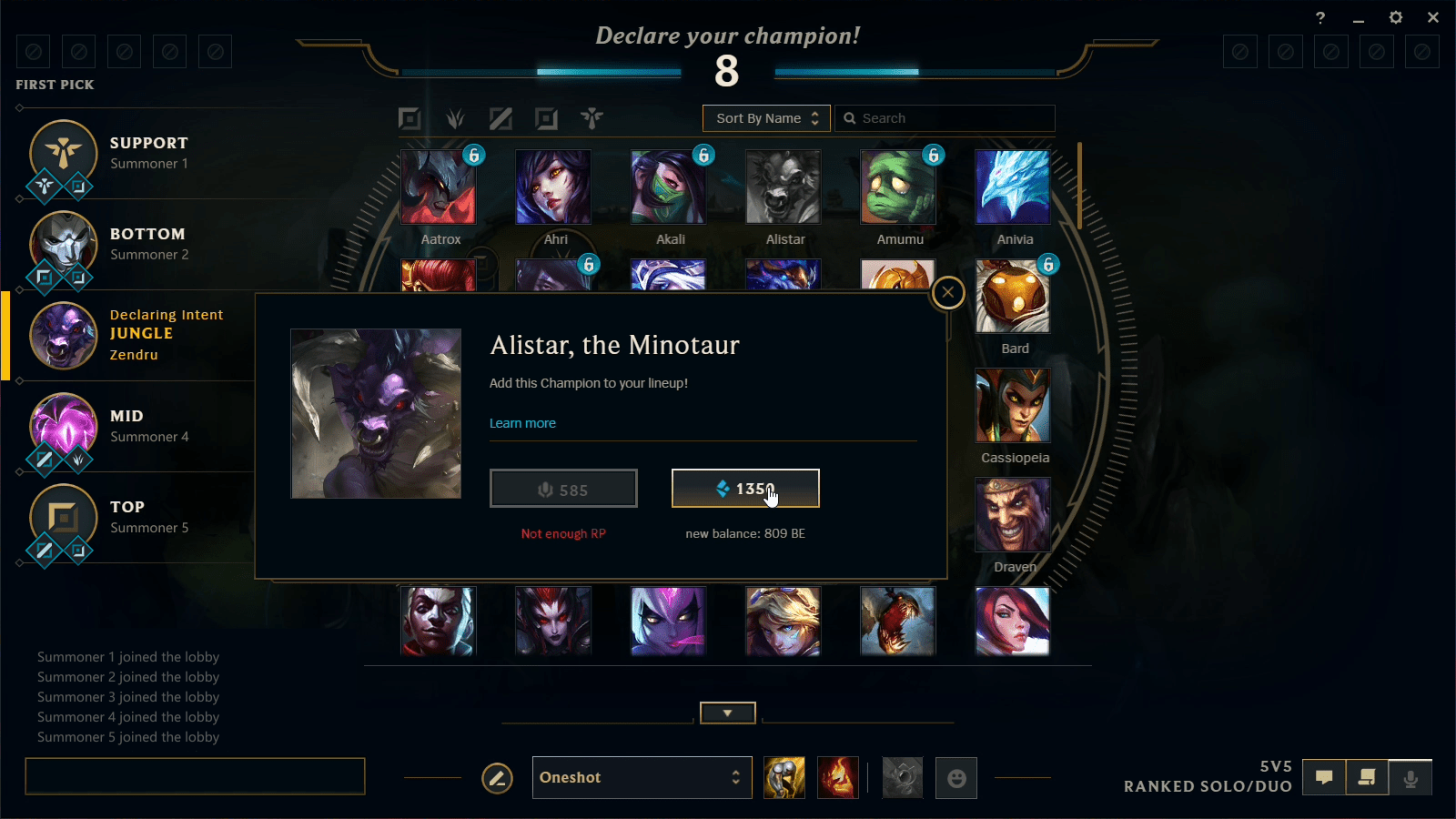Select the Mid lane role filter
1456x819 pixels.
pyautogui.click(x=501, y=118)
